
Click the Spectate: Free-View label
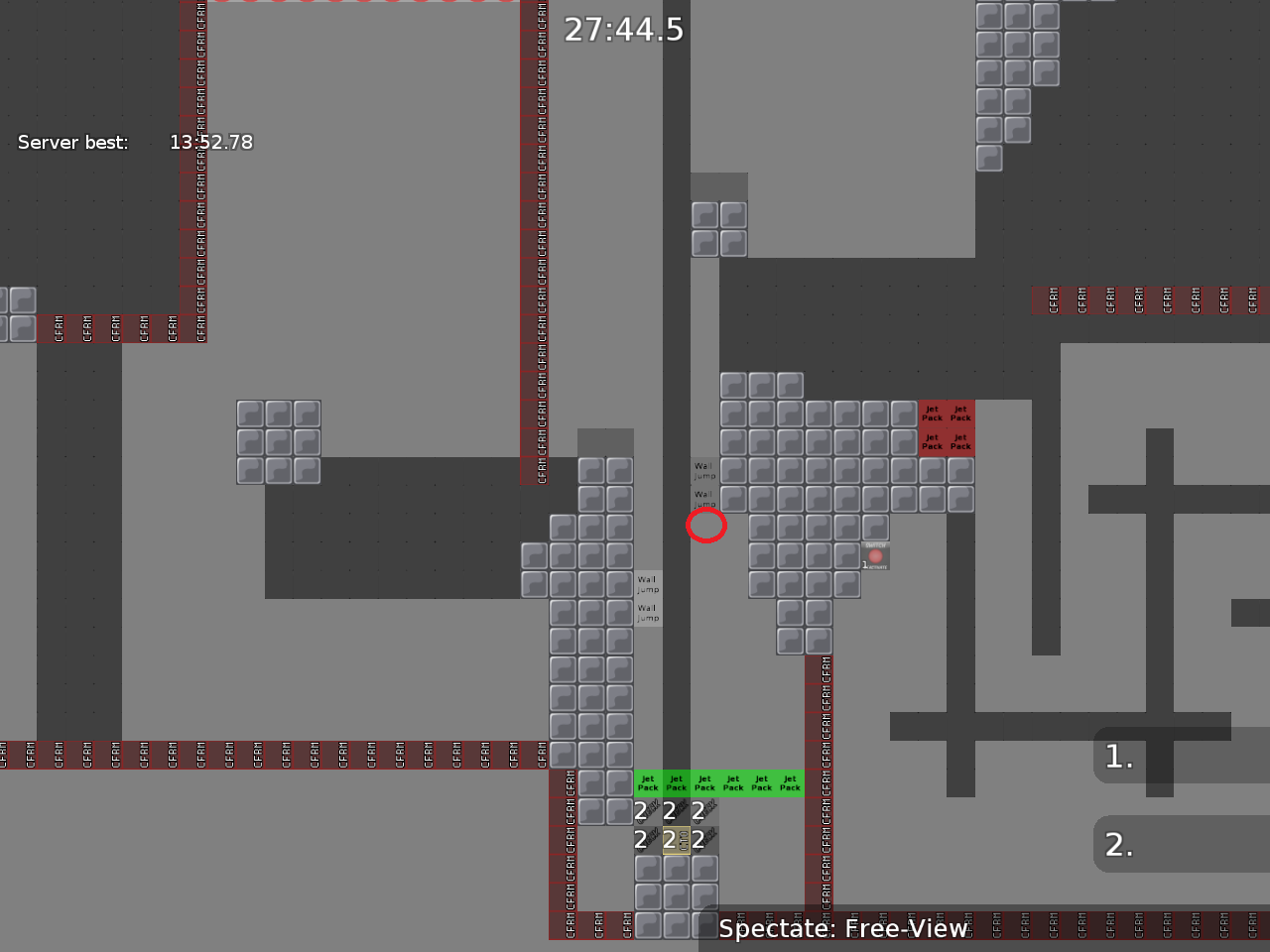tap(841, 929)
